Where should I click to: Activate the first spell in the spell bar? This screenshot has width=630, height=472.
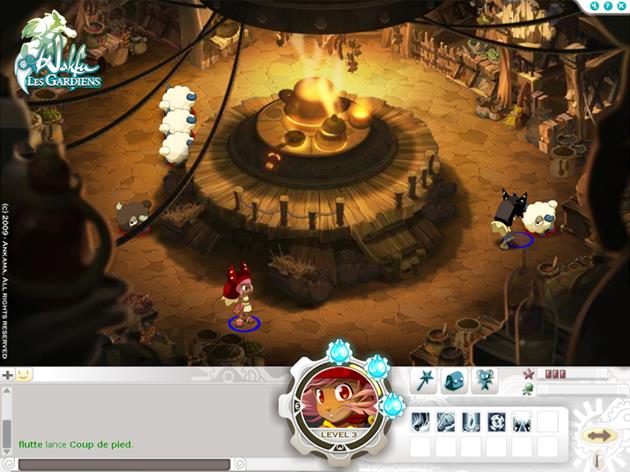click(x=421, y=422)
